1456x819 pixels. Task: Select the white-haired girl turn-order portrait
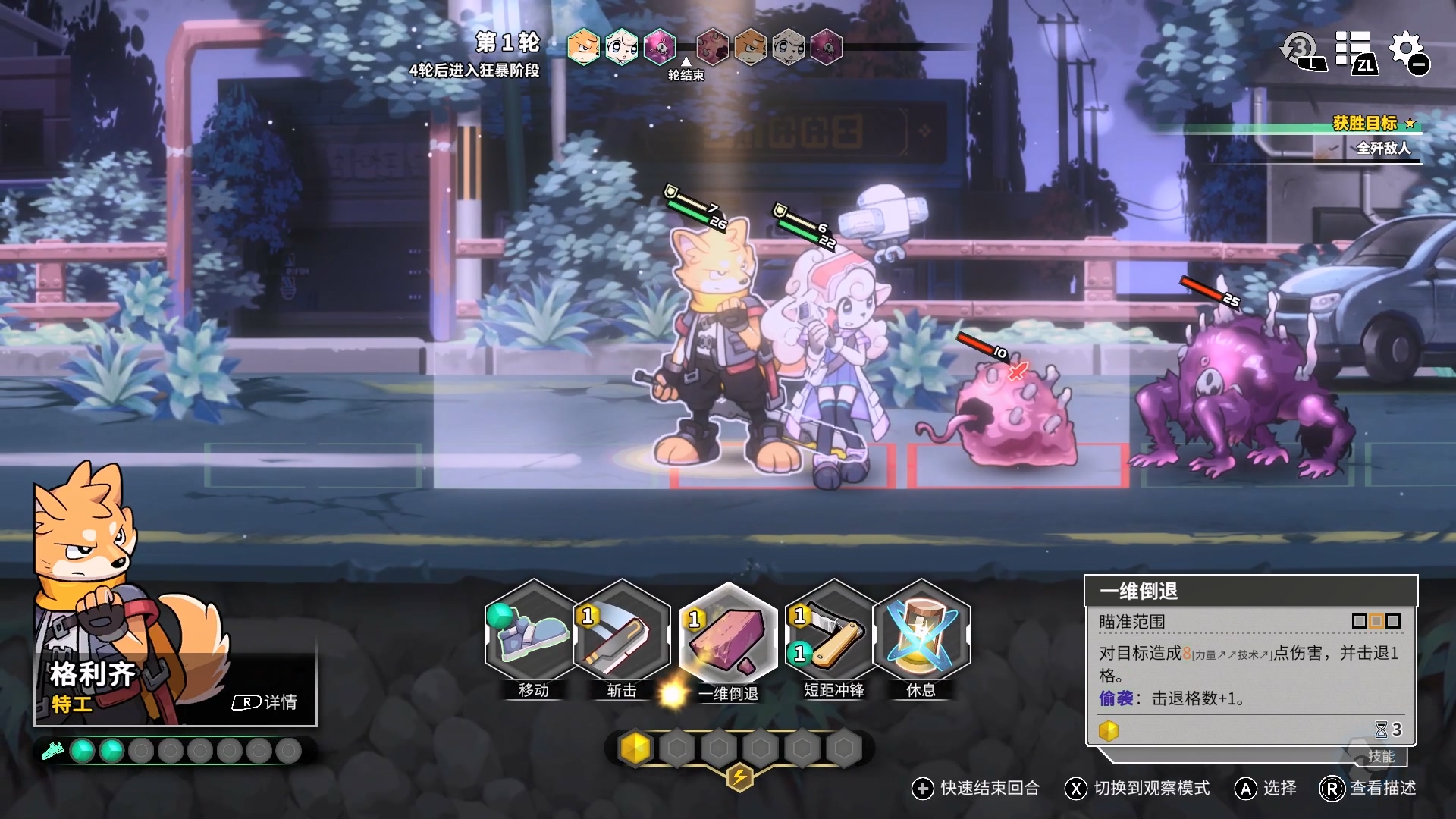coord(621,47)
